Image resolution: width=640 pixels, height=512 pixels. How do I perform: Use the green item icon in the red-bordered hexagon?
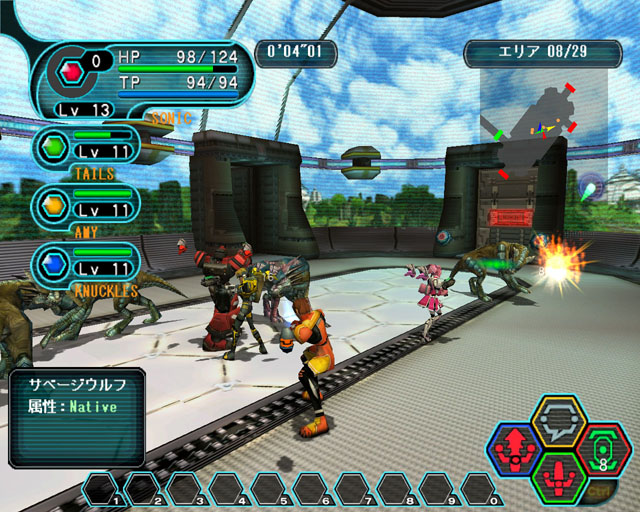pos(603,449)
